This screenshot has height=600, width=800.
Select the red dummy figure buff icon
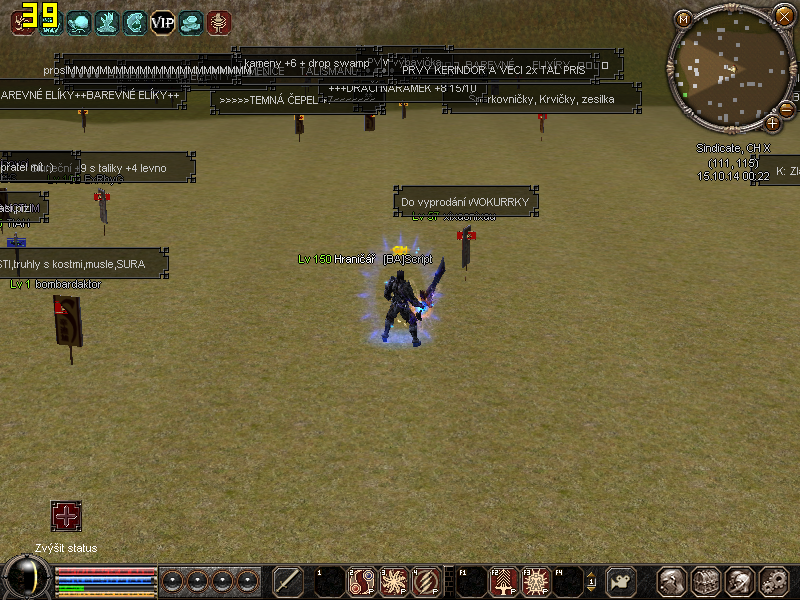[218, 22]
